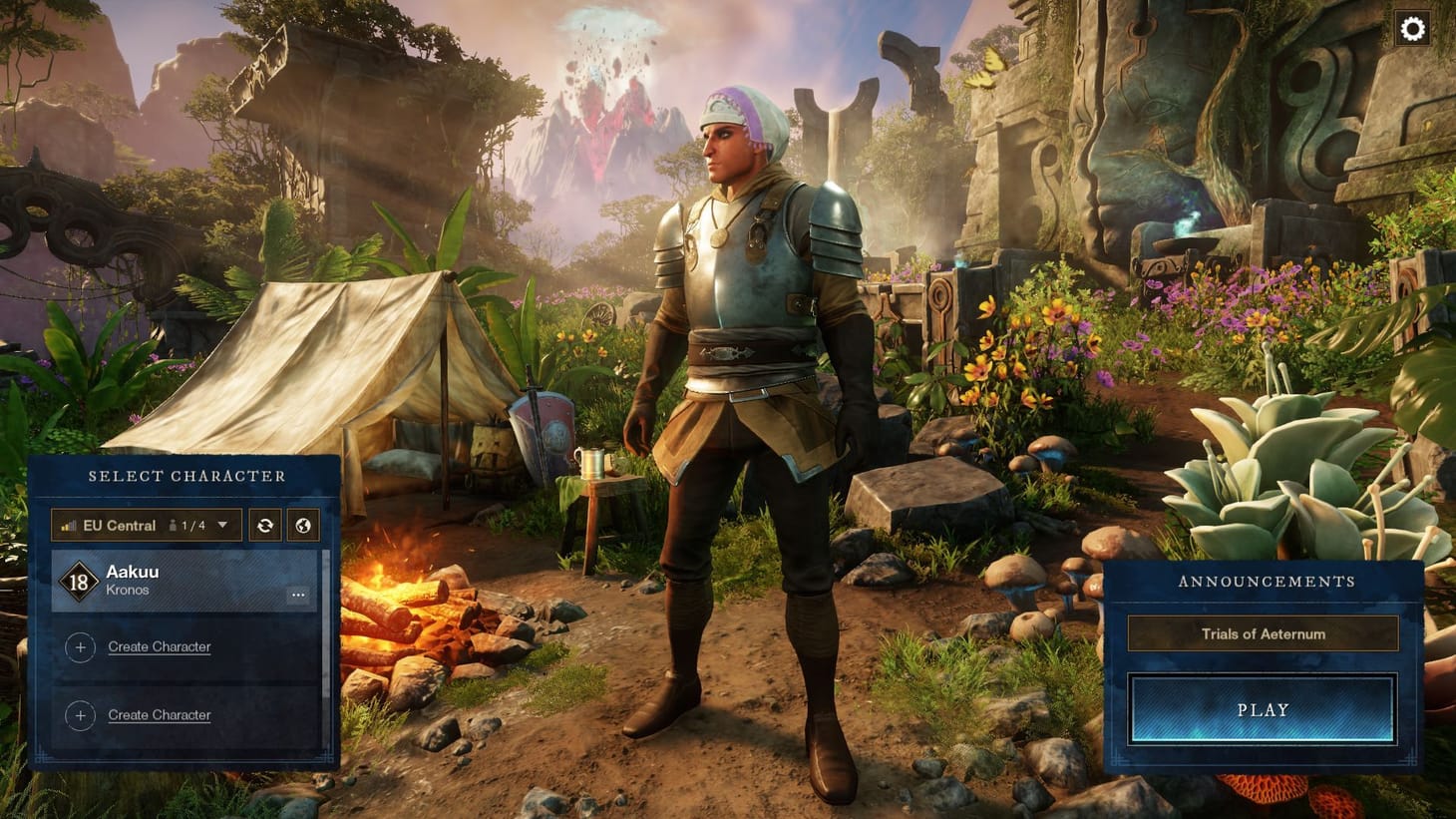This screenshot has width=1456, height=819.
Task: Click the plus icon on the second Create Character row
Action: coord(81,714)
